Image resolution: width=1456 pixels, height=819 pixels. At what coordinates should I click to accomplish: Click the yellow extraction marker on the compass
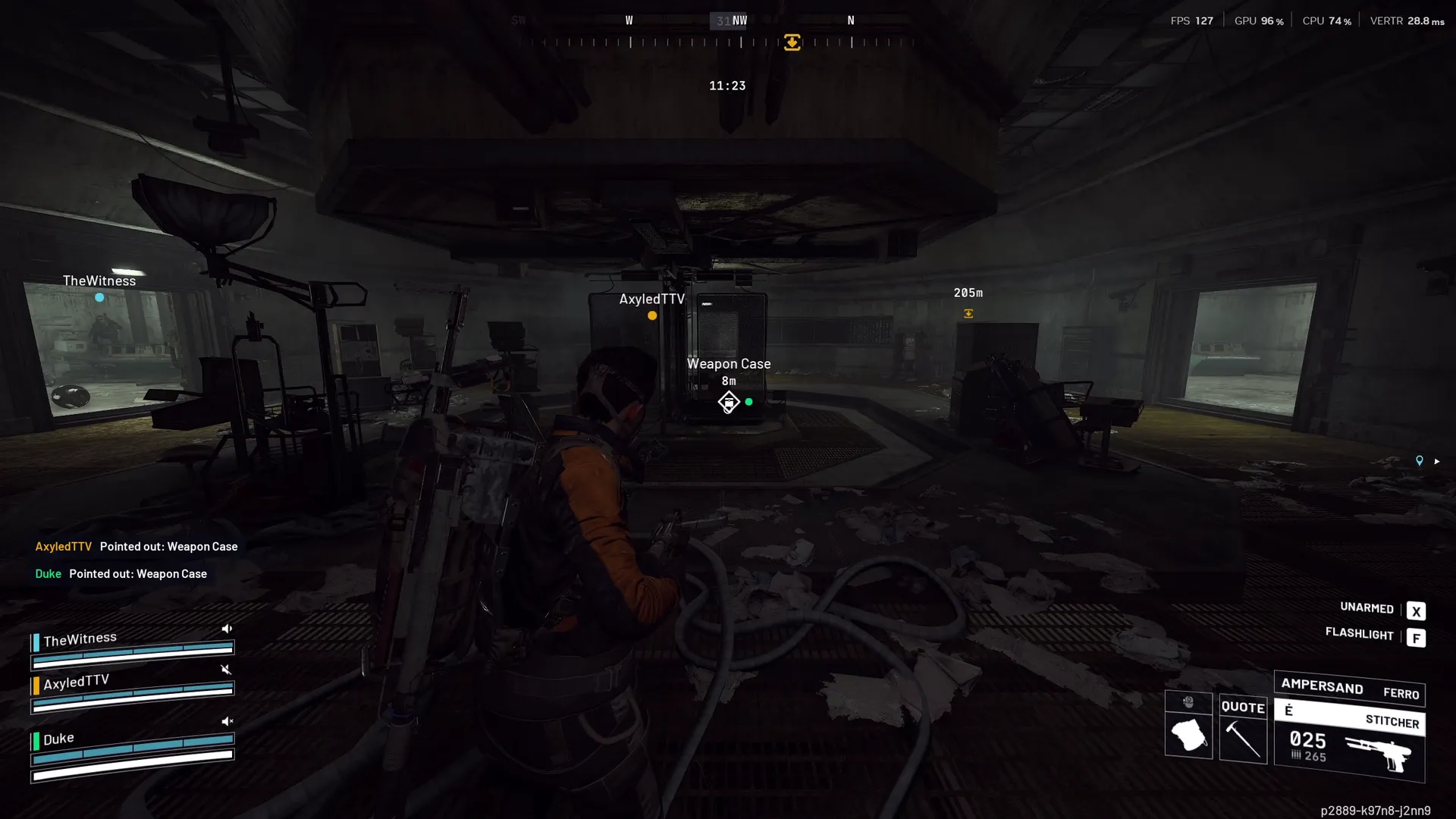tap(792, 42)
